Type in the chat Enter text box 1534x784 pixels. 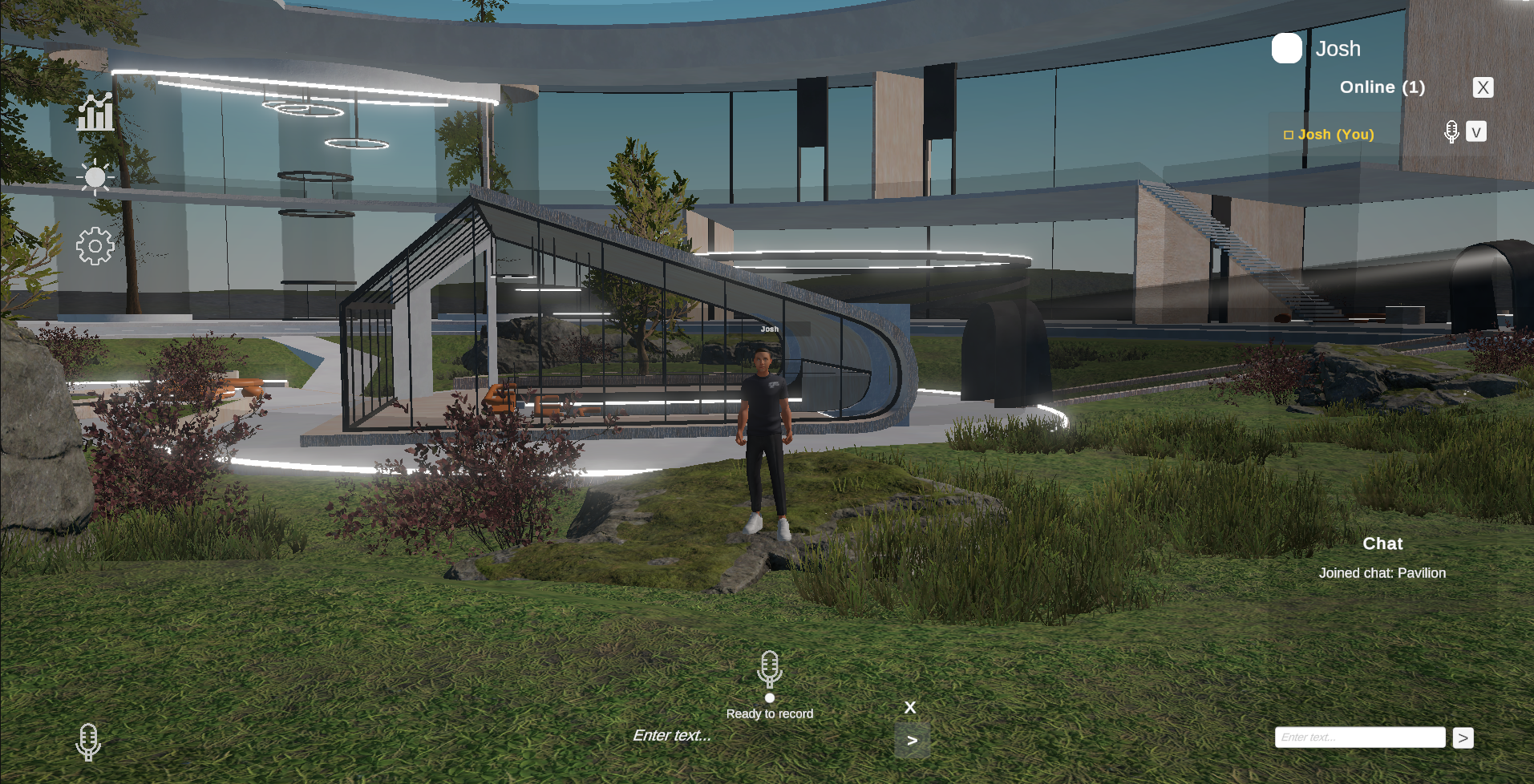point(1359,738)
